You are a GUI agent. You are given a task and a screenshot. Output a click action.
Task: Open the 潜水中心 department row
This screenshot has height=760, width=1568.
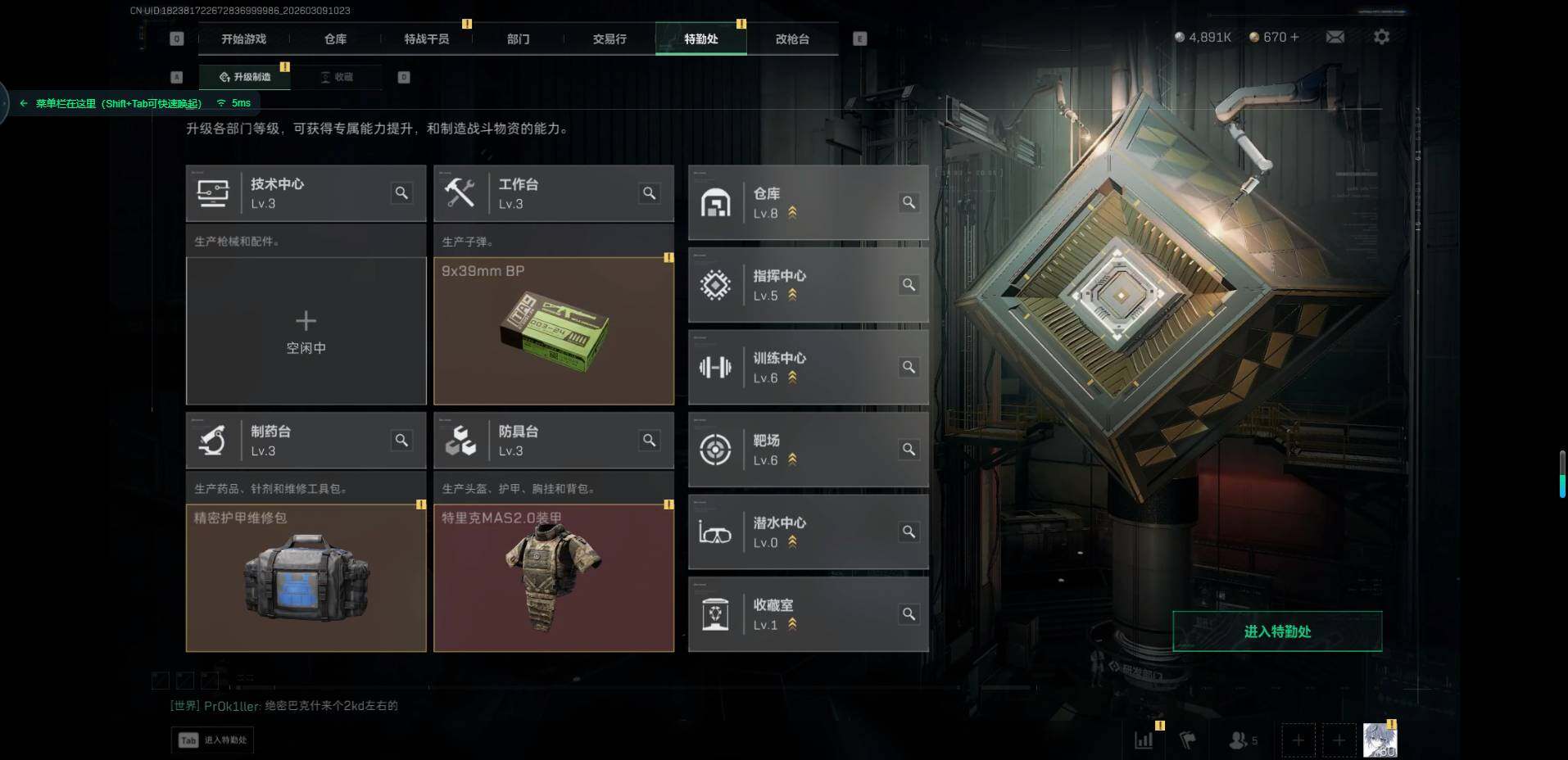pos(808,532)
